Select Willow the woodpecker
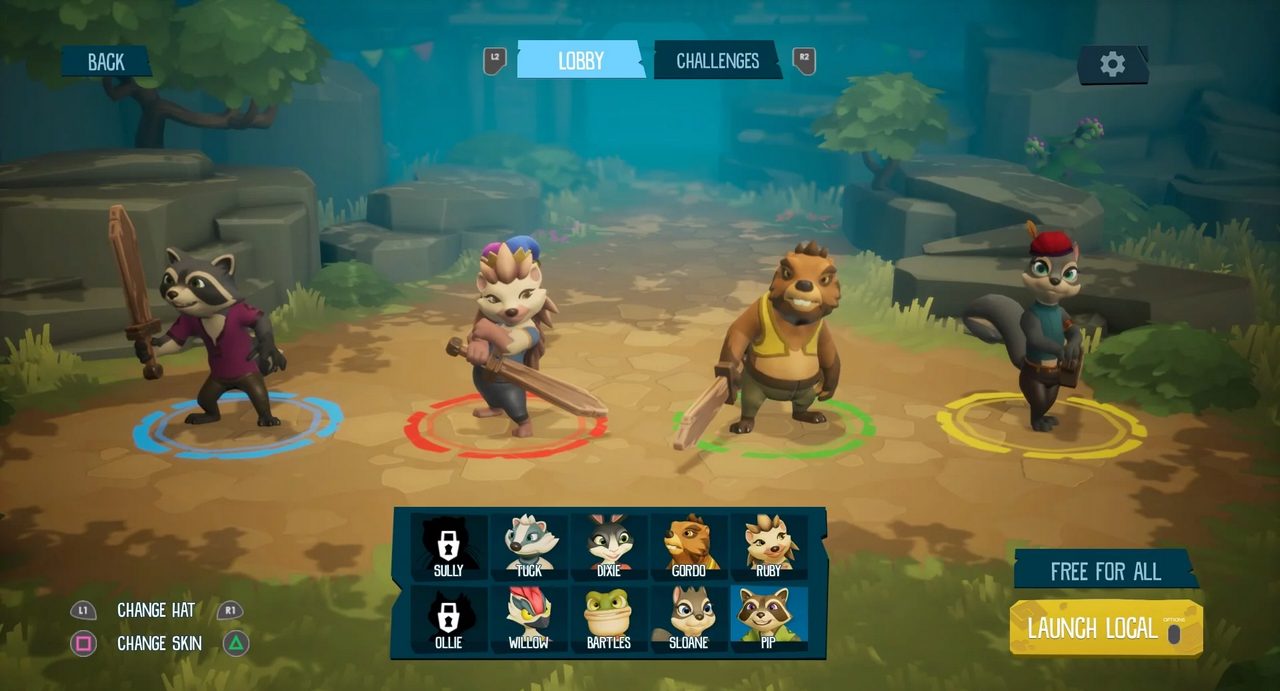The height and width of the screenshot is (691, 1280). pos(529,618)
